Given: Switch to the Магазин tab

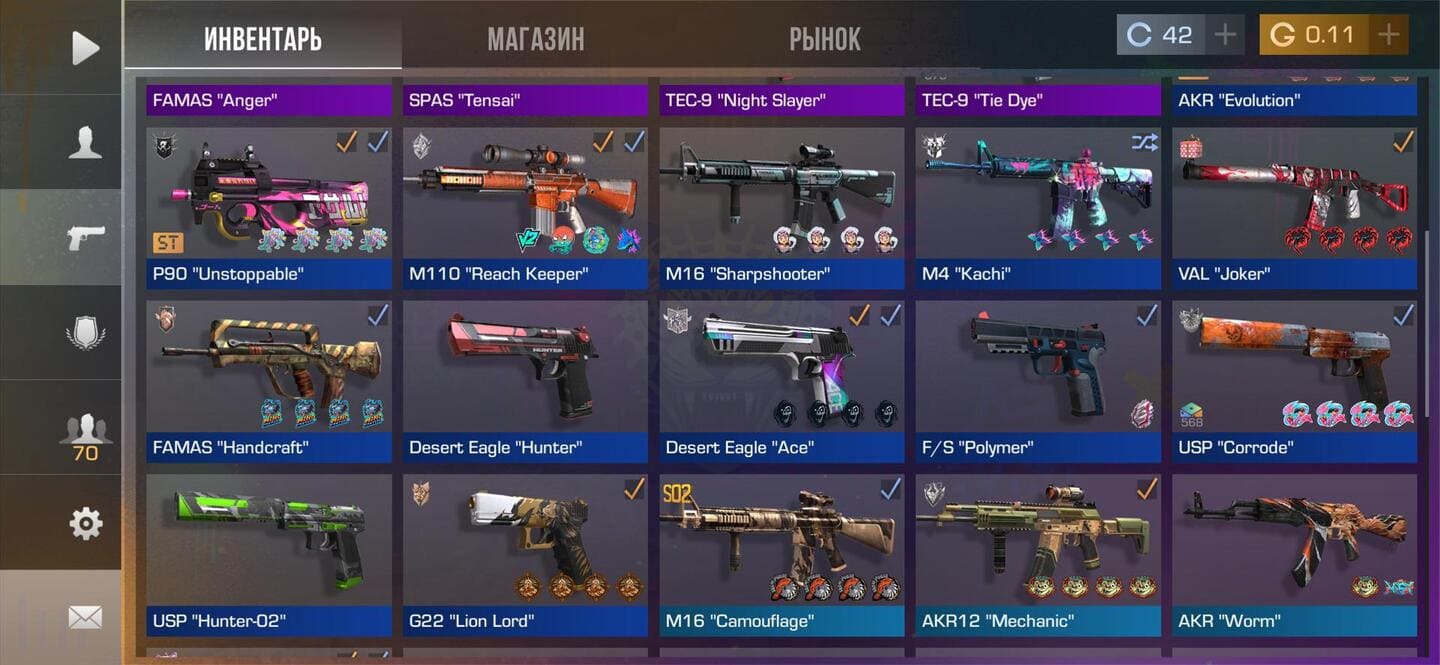Looking at the screenshot, I should coord(536,39).
